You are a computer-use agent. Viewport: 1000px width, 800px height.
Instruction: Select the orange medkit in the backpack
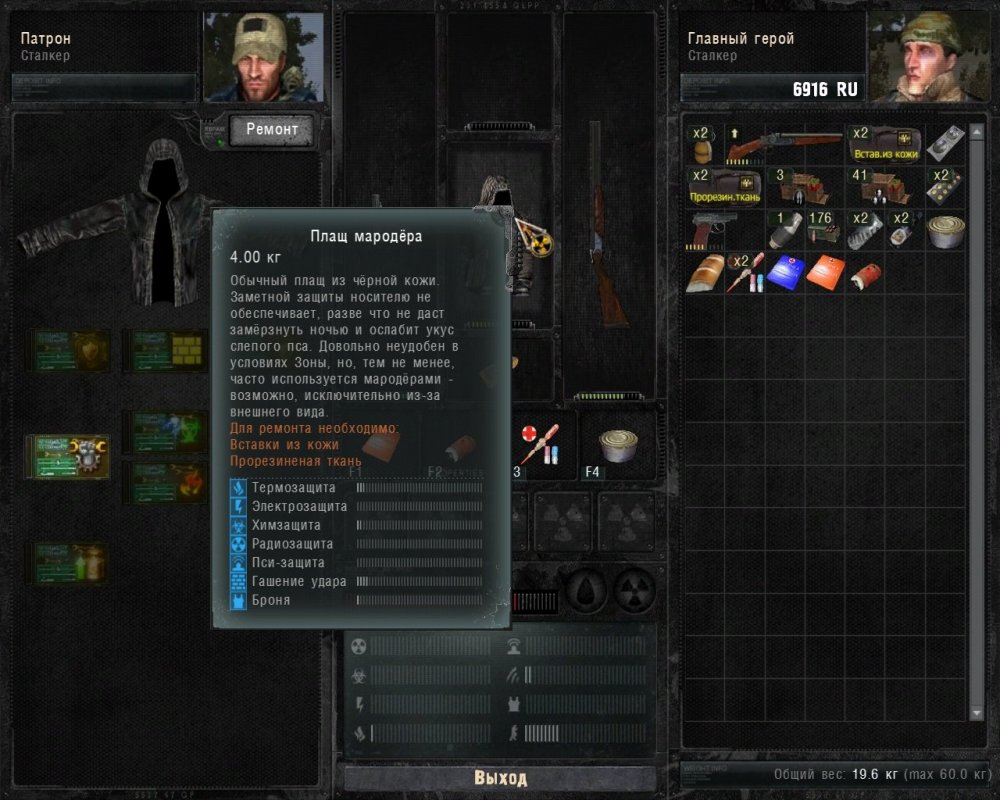point(825,272)
